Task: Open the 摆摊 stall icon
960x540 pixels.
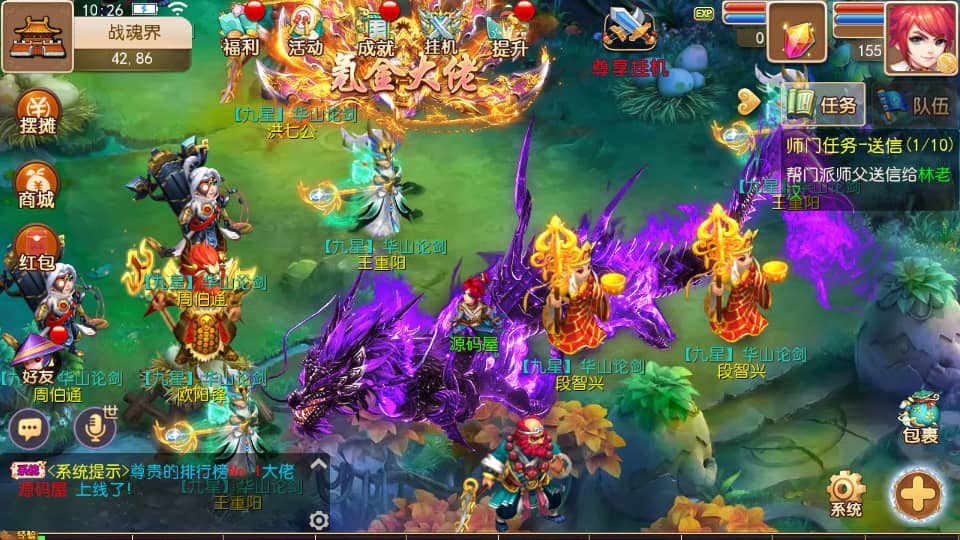Action: click(37, 112)
